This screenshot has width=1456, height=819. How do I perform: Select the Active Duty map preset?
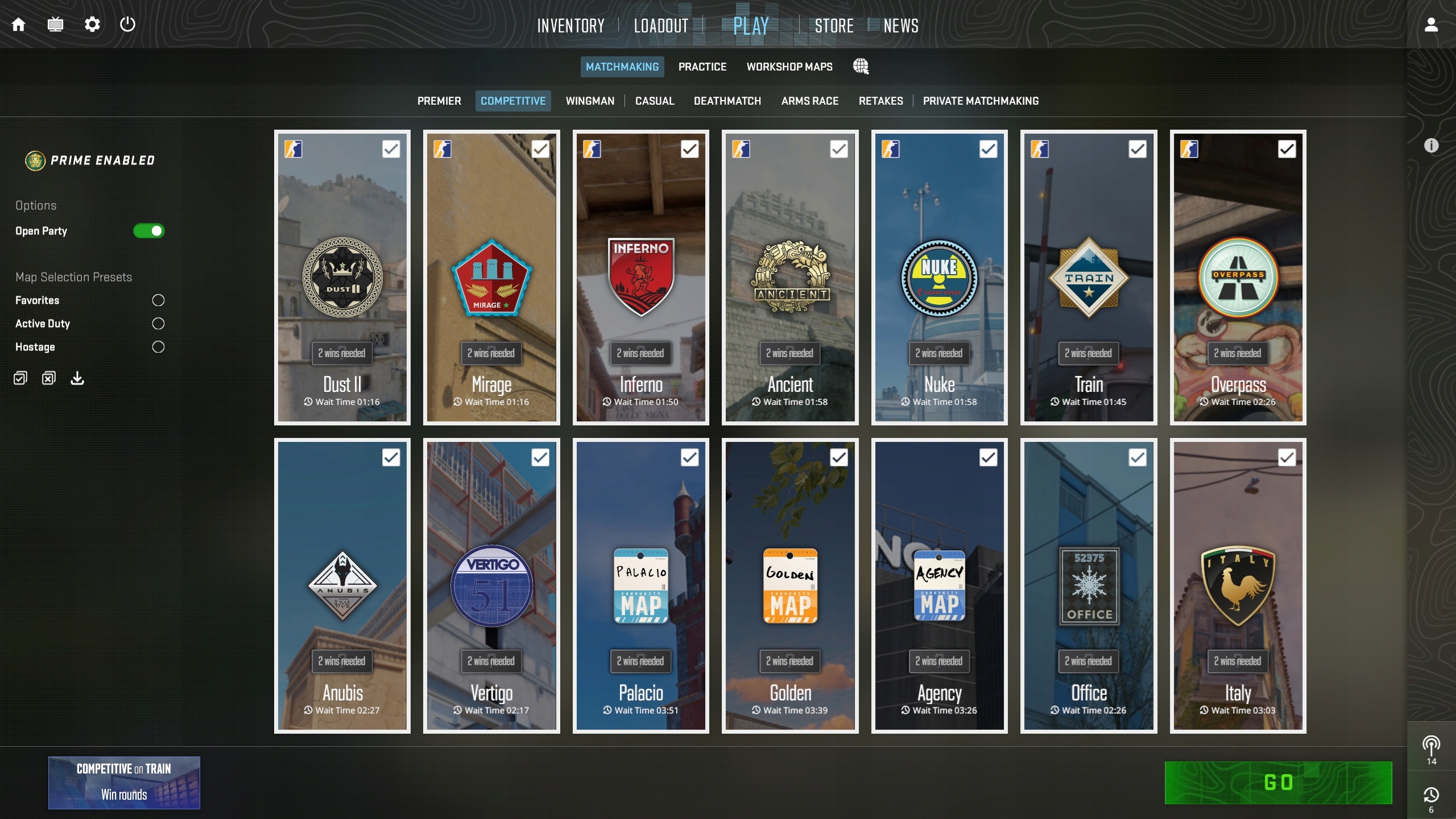158,324
